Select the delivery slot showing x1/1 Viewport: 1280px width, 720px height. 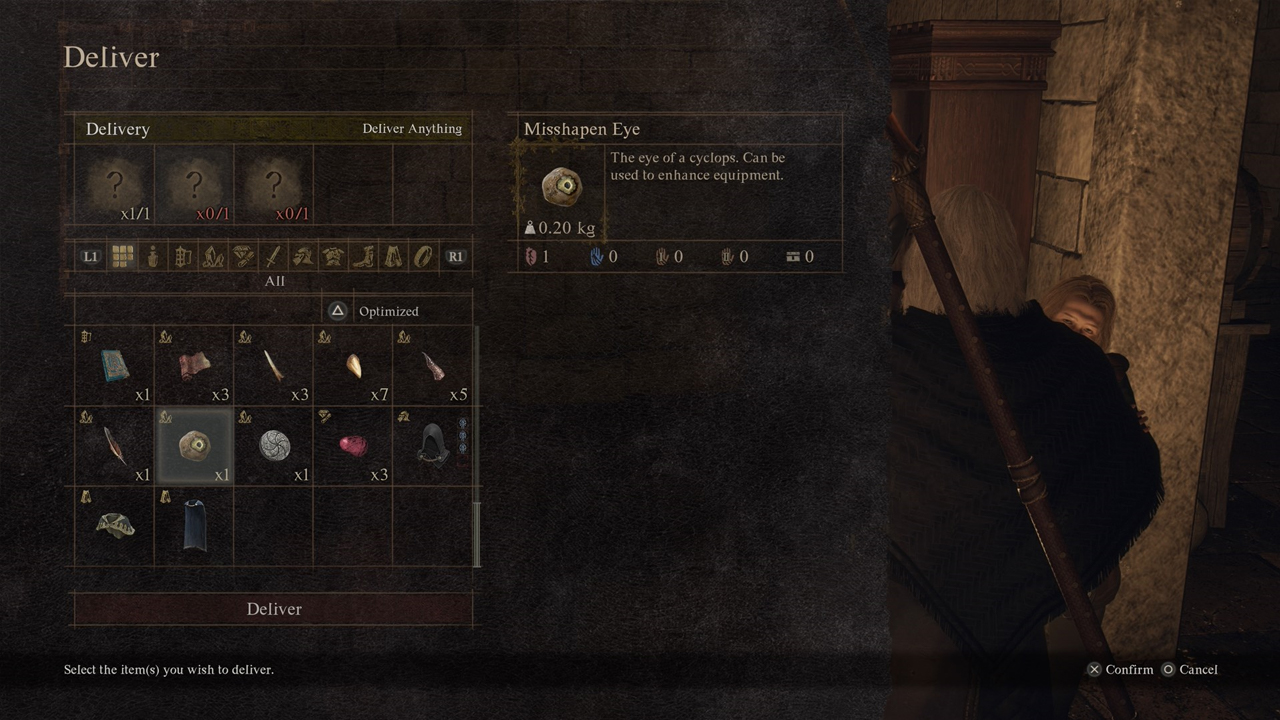(x=114, y=185)
